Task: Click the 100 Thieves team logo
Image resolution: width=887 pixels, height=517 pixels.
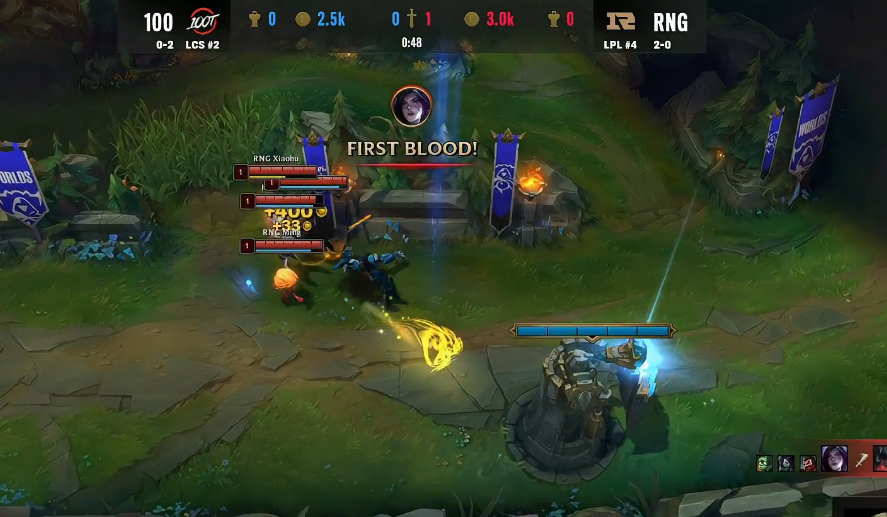Action: pos(203,22)
